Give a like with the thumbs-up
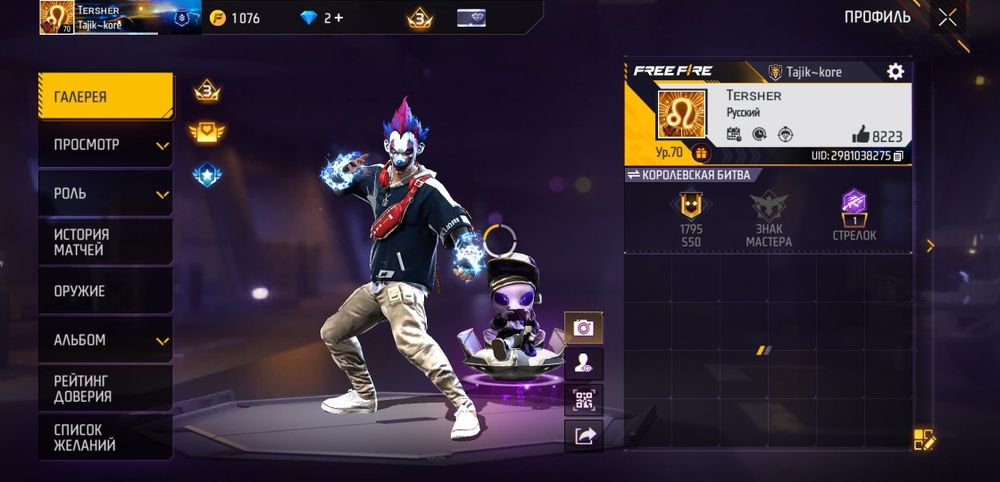The width and height of the screenshot is (1000, 482). 860,134
